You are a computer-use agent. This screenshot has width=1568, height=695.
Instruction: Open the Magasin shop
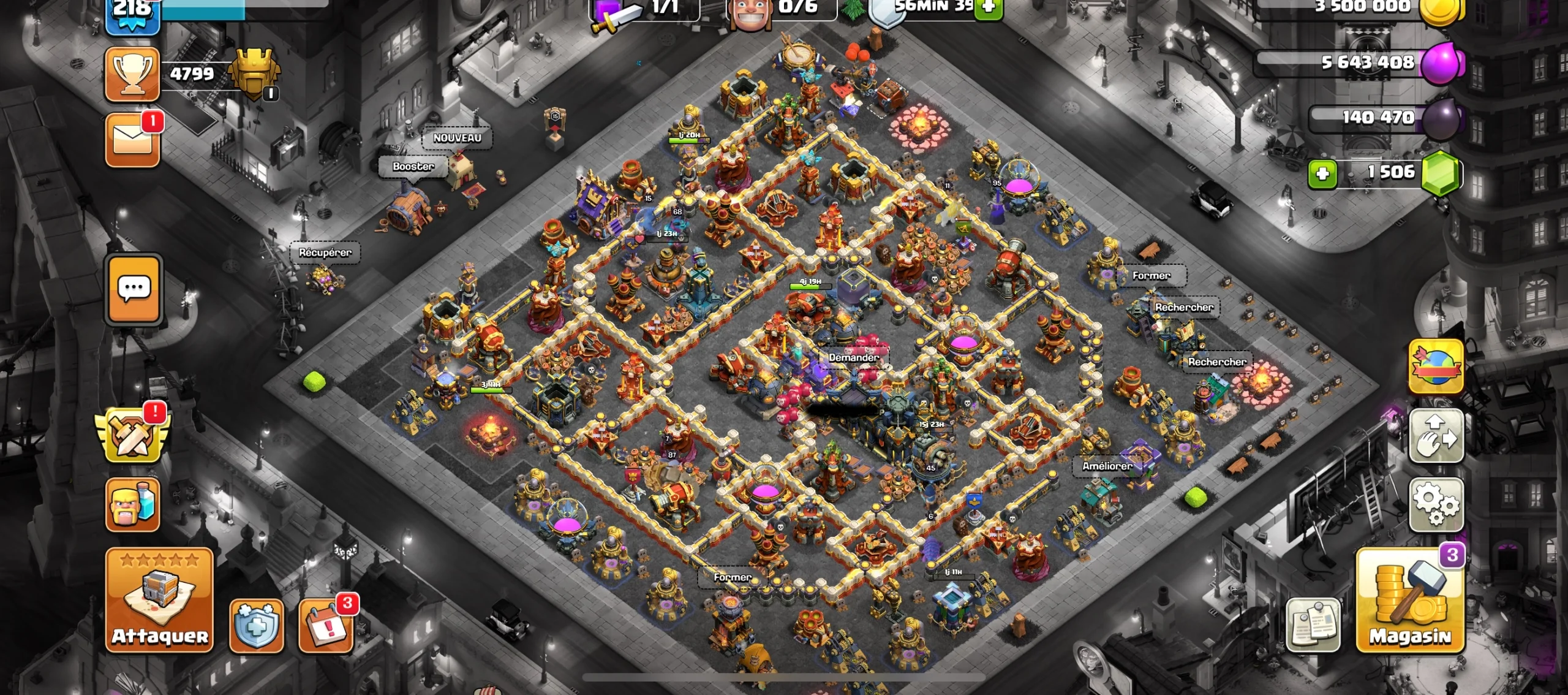tap(1409, 599)
